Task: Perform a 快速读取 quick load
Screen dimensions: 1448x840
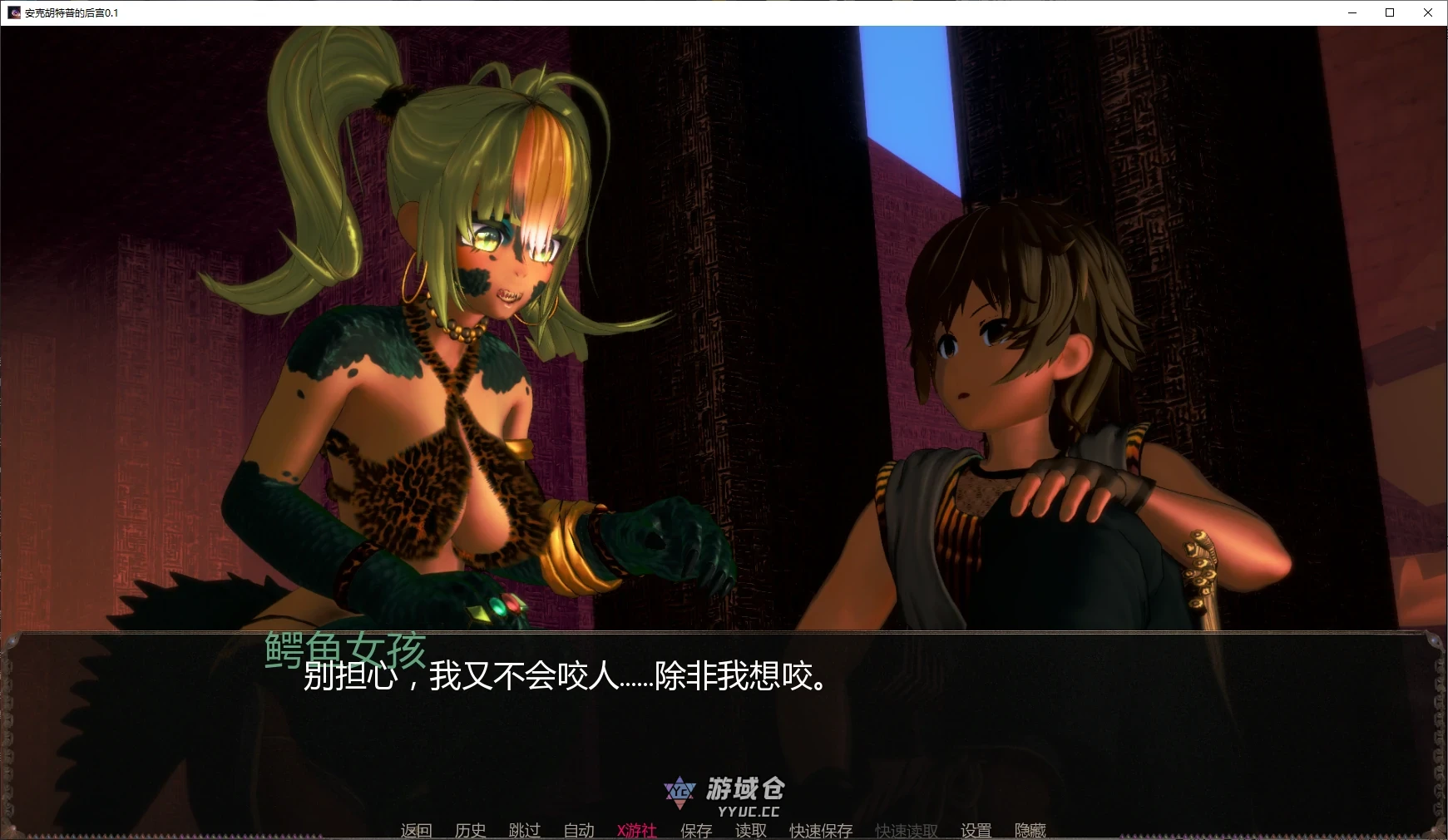Action: click(905, 831)
